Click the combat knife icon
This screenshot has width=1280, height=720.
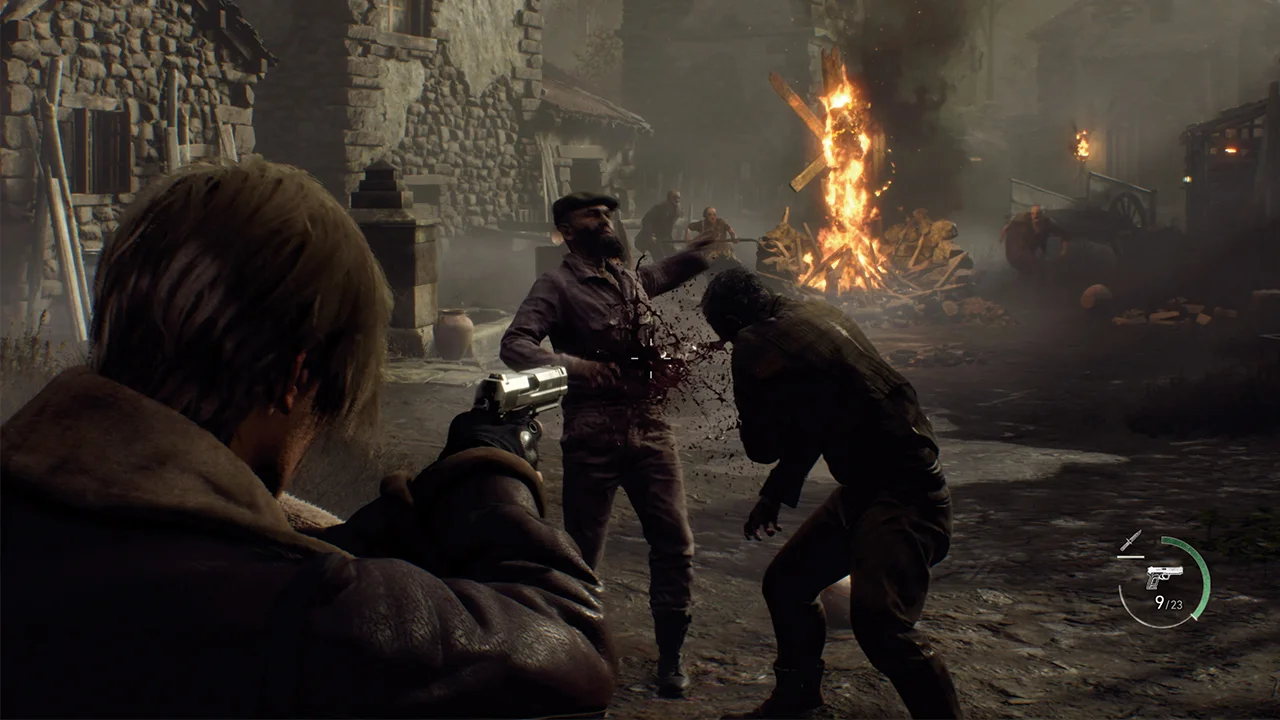coord(1130,541)
